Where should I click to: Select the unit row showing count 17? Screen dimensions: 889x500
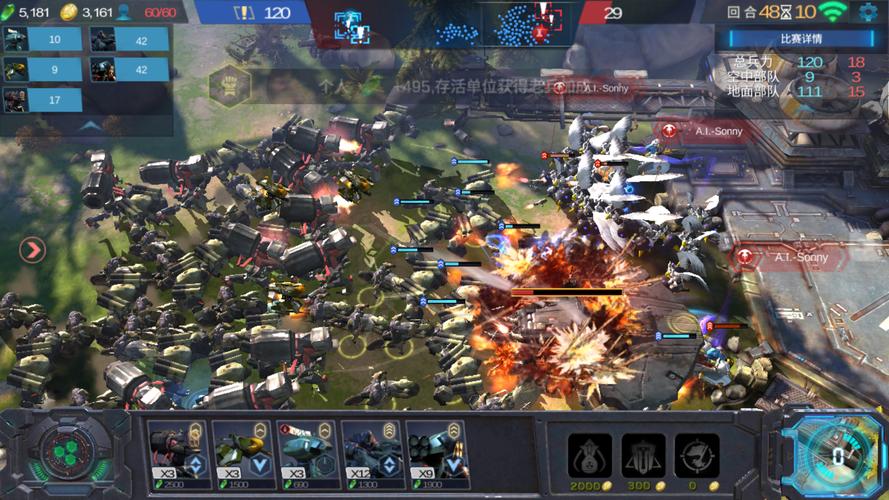41,99
